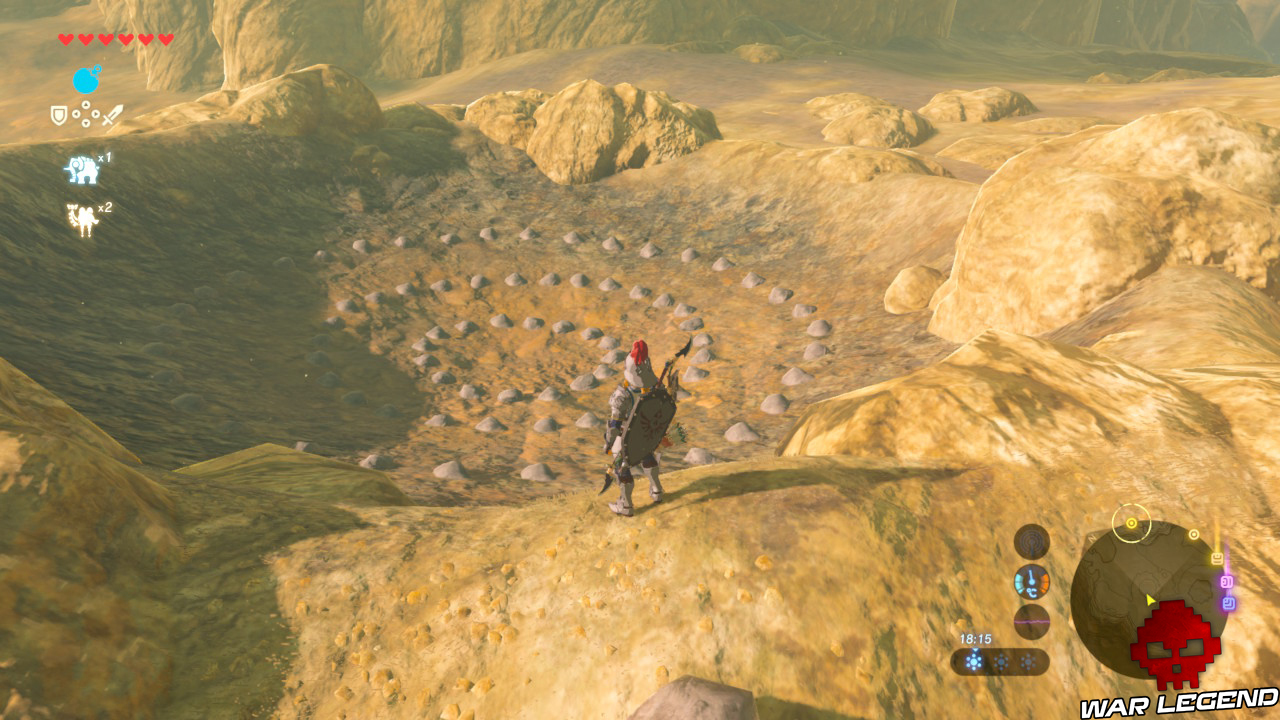
Task: Expand the left arrow of the d-pad indicator
Action: point(77,113)
